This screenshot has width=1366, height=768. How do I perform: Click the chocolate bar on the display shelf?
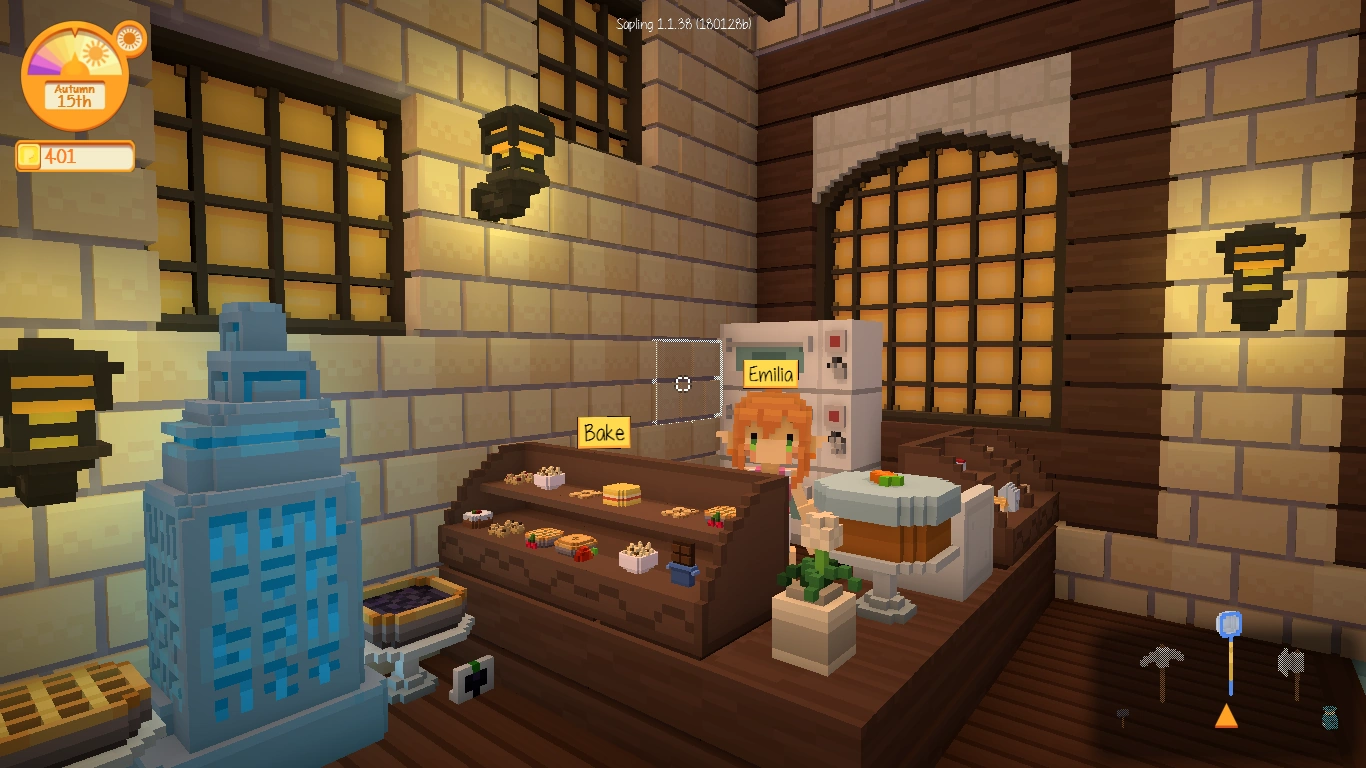point(682,552)
